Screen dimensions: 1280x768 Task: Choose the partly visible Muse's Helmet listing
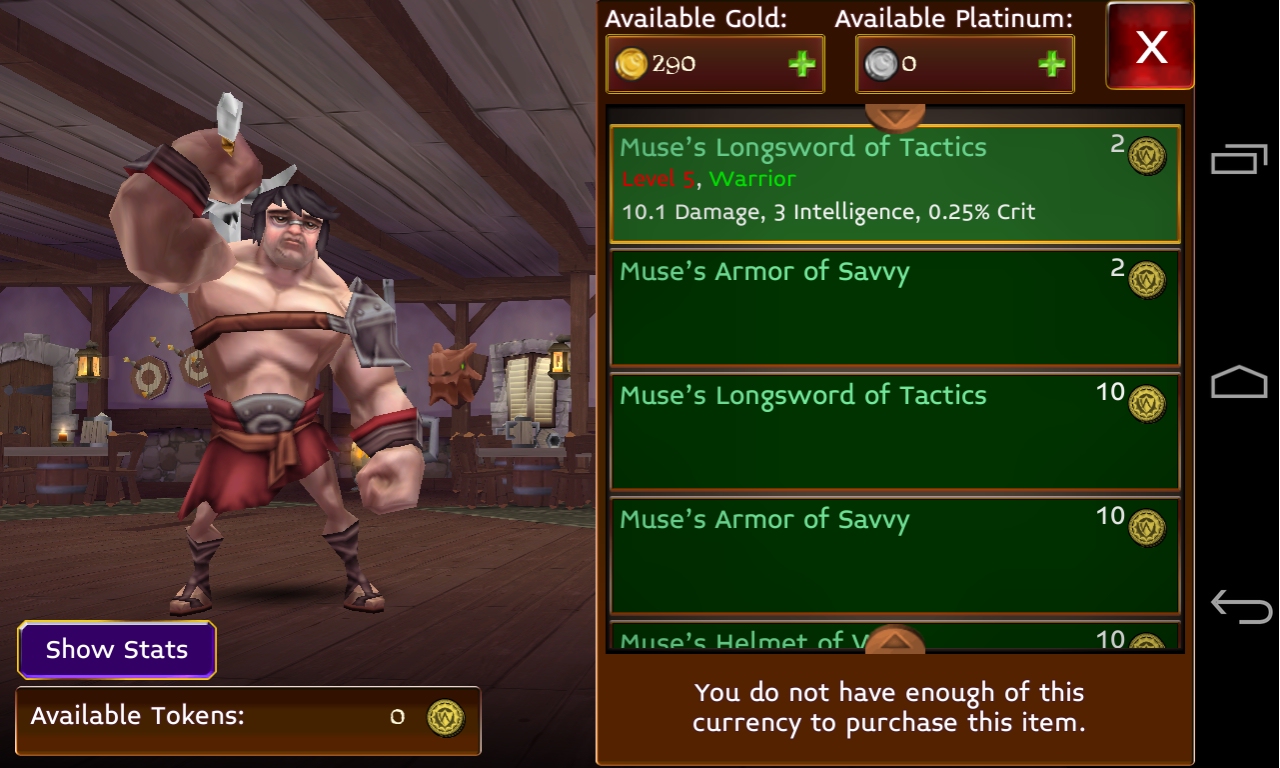(740, 638)
